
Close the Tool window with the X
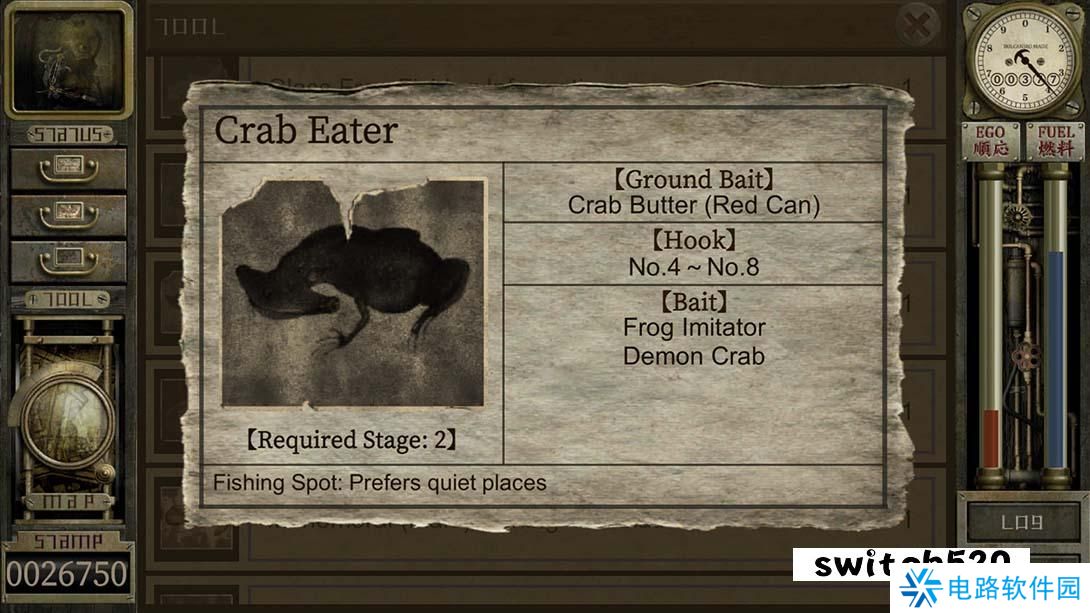916,23
